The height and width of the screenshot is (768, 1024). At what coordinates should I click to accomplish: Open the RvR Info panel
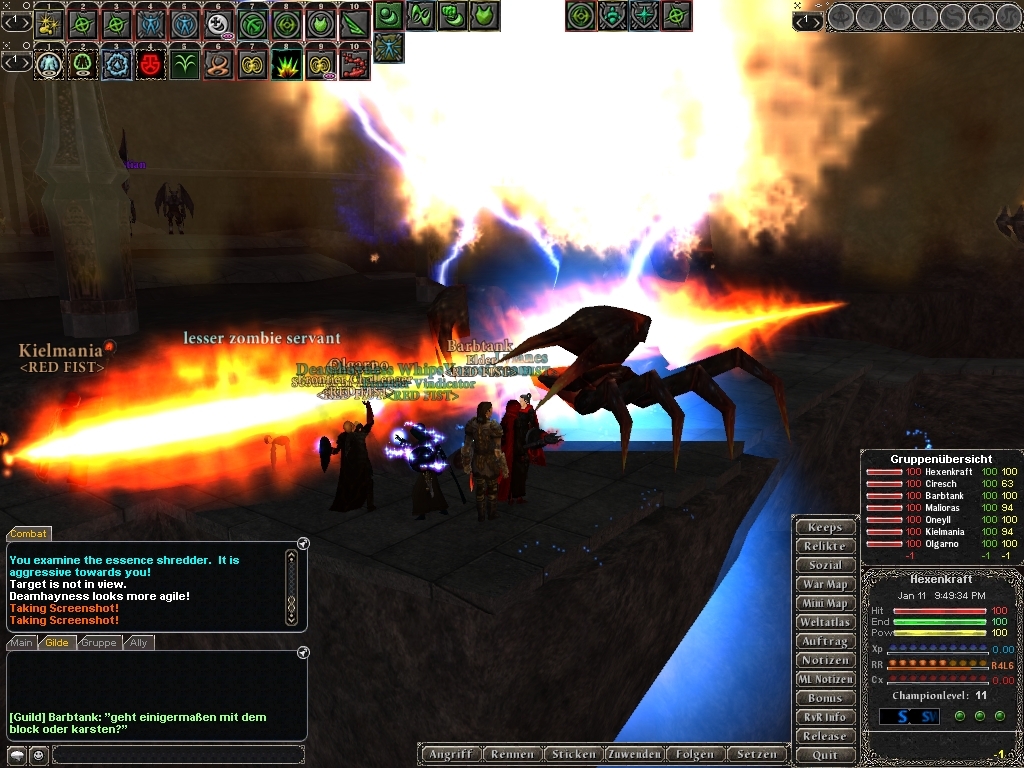click(x=825, y=717)
